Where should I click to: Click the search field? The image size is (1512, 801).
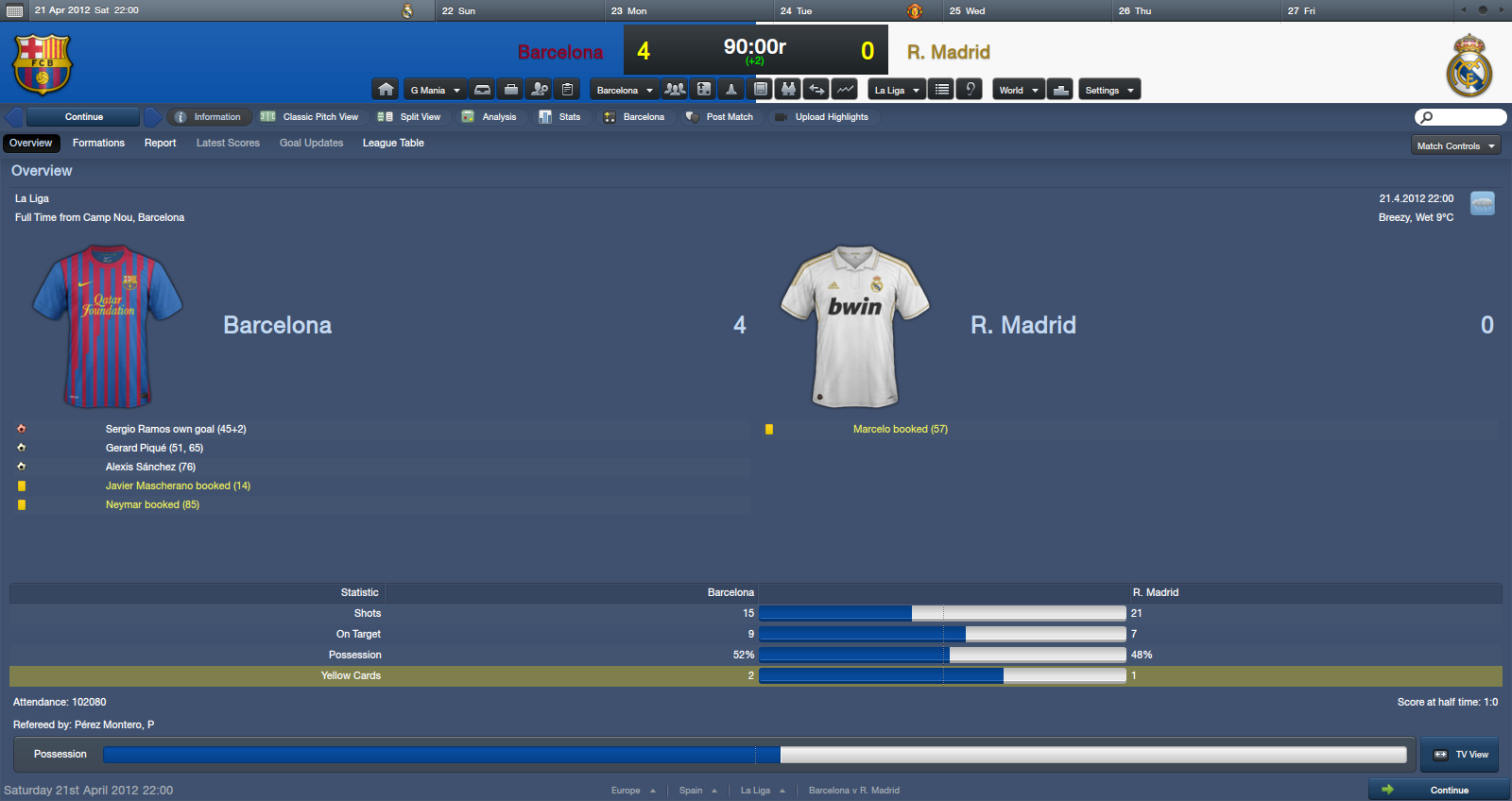(1461, 117)
